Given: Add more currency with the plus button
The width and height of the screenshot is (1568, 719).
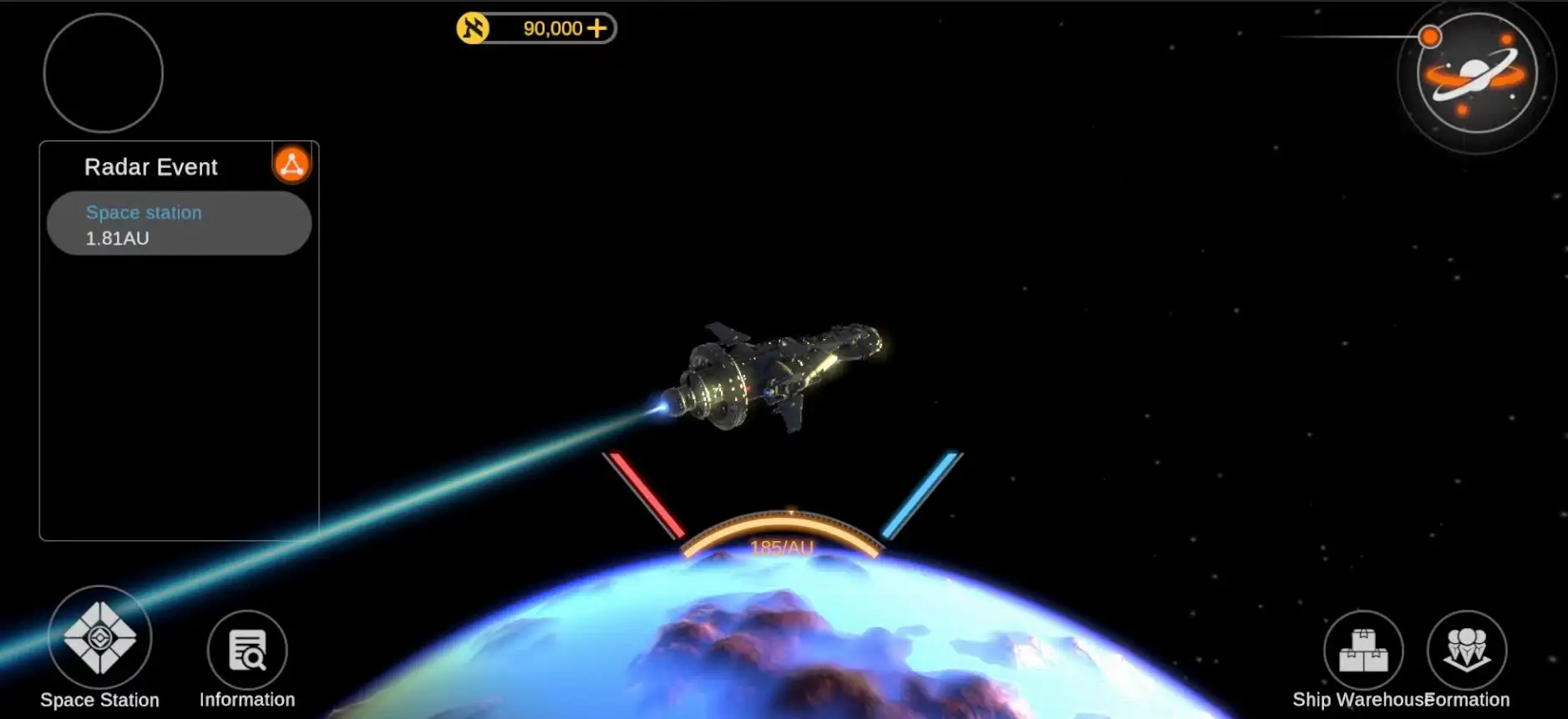Looking at the screenshot, I should click(597, 28).
